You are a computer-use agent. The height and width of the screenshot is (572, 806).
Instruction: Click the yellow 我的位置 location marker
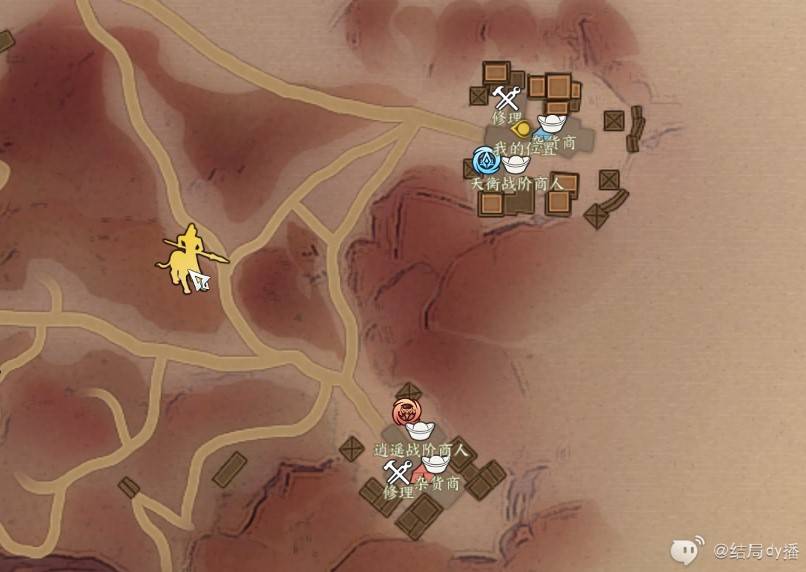519,128
